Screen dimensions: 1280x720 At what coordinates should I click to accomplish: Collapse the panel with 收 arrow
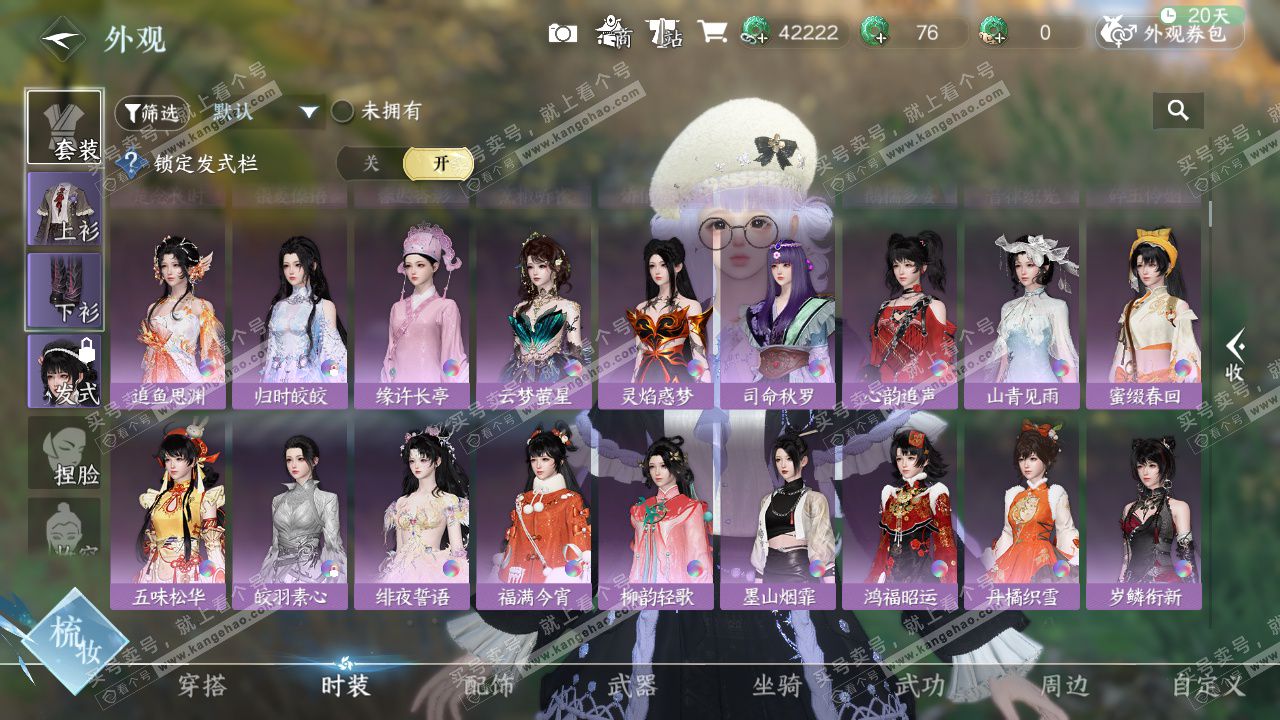pos(1236,355)
